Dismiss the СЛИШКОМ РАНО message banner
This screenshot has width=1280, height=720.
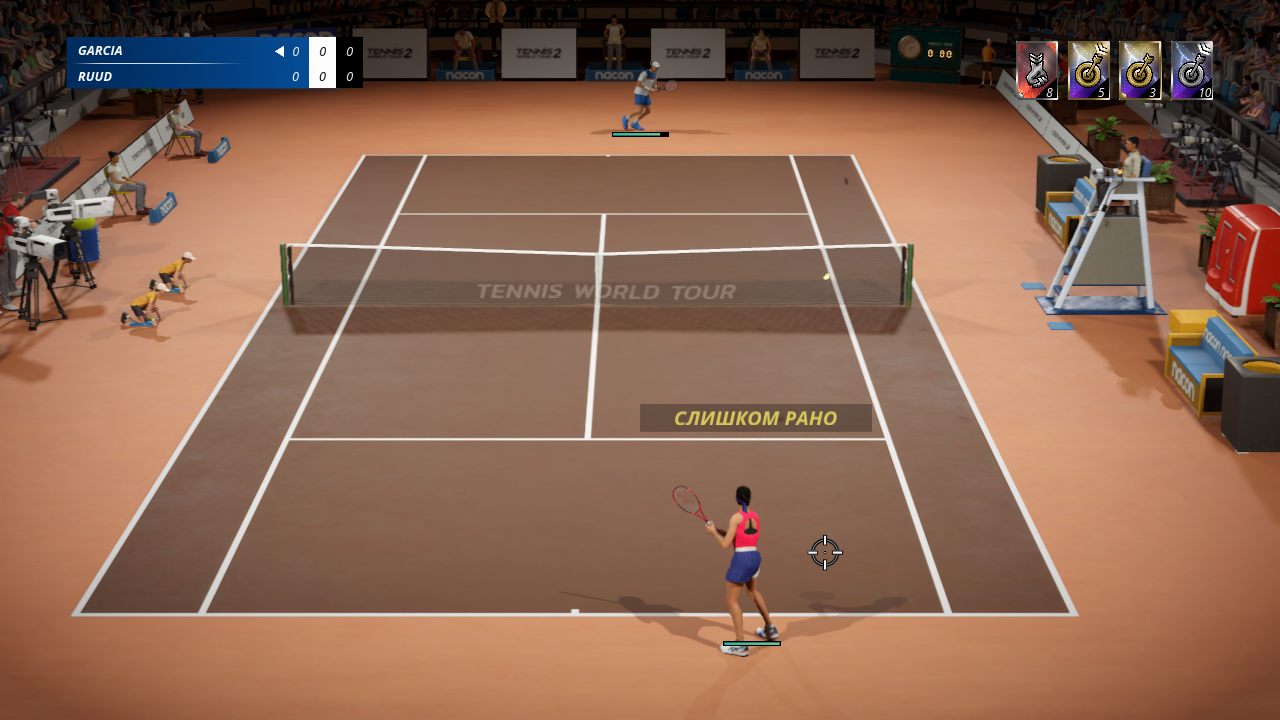coord(755,417)
